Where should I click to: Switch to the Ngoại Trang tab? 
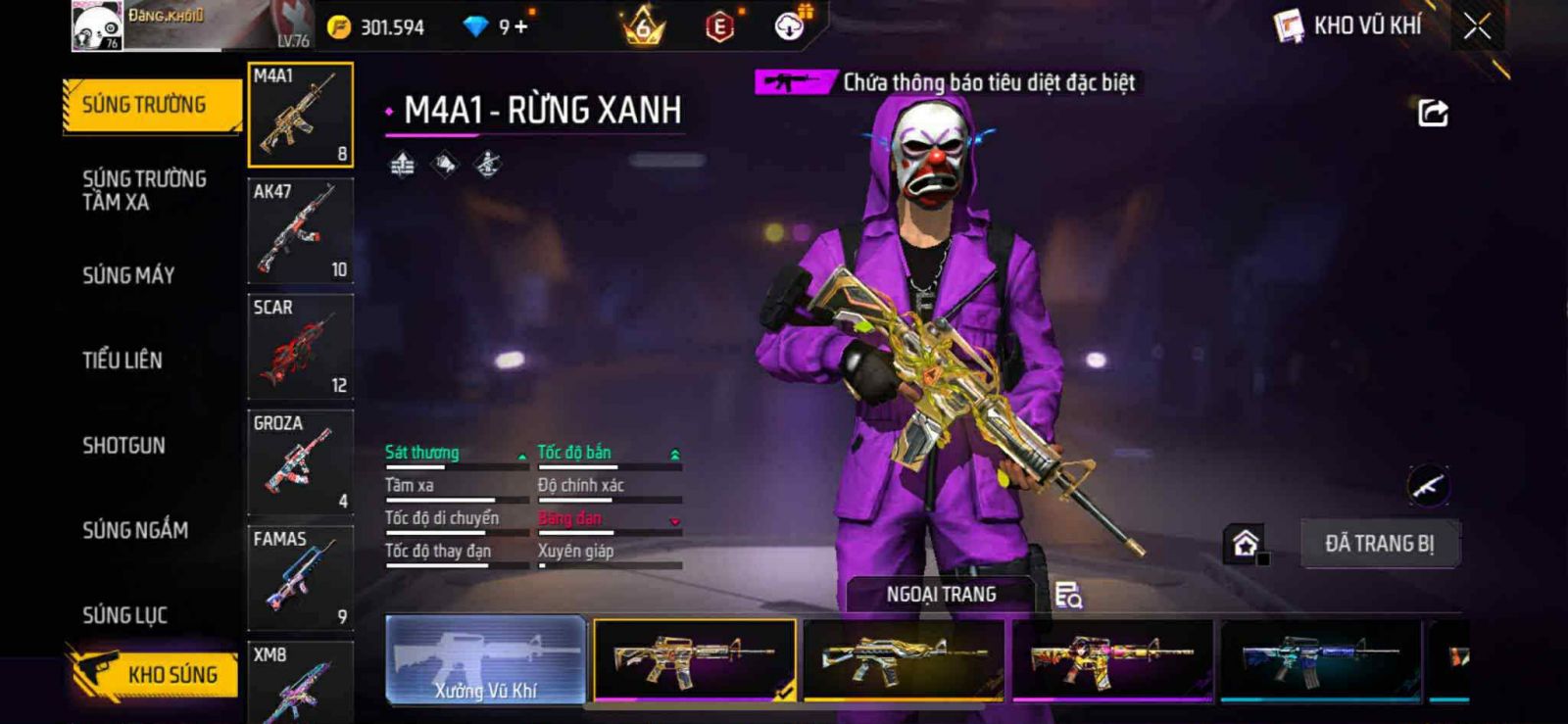(941, 595)
